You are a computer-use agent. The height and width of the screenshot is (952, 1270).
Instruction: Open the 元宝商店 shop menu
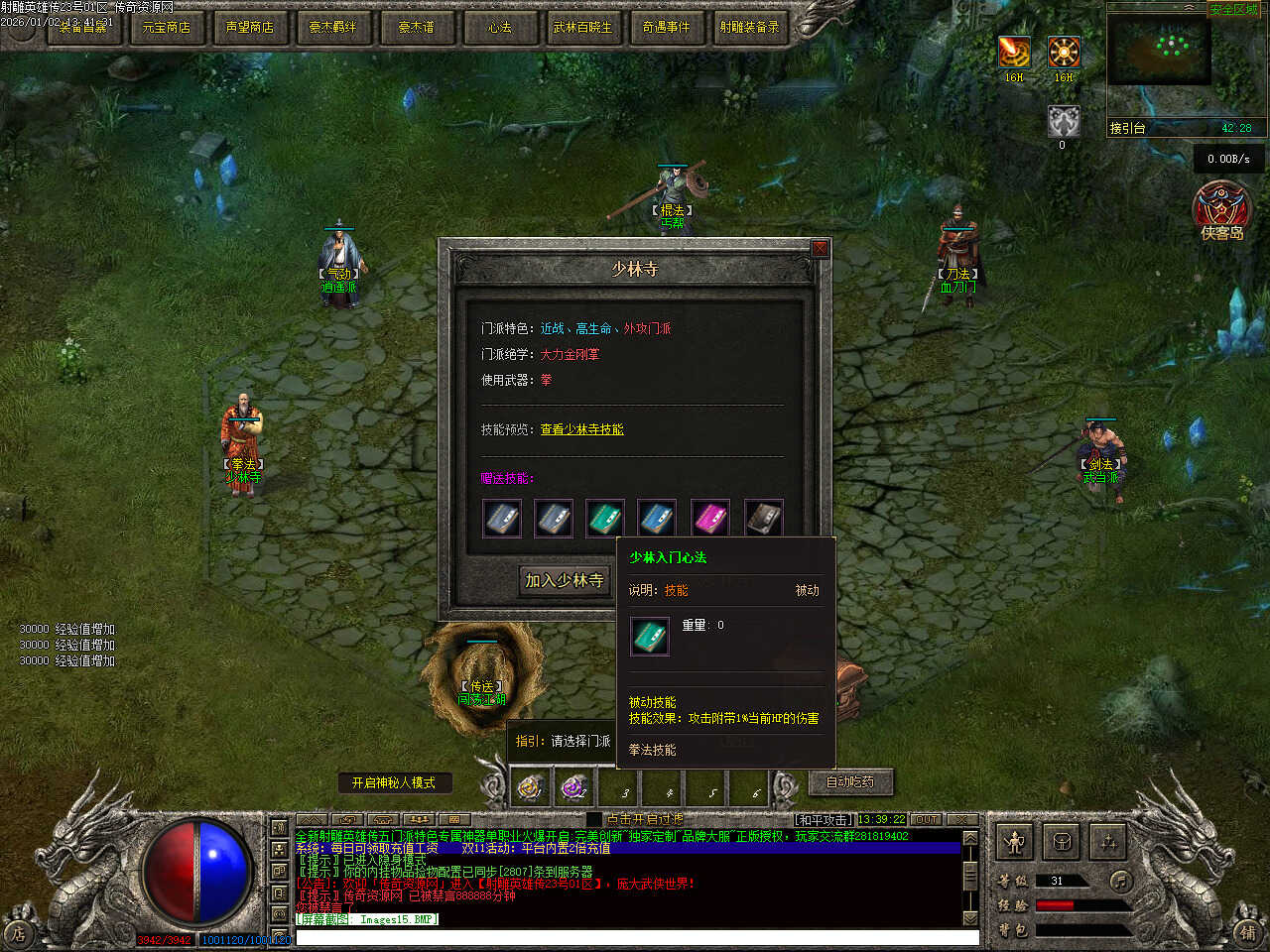click(x=166, y=27)
